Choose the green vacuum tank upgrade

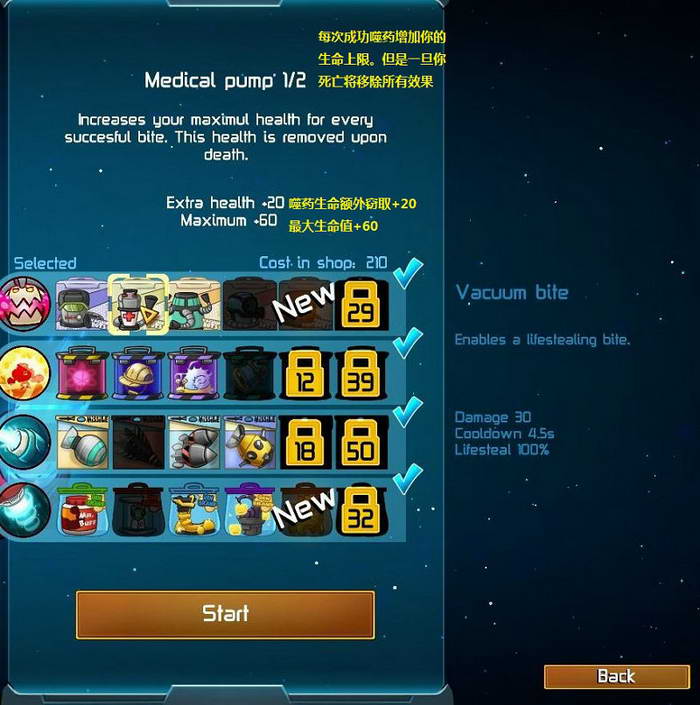81,305
